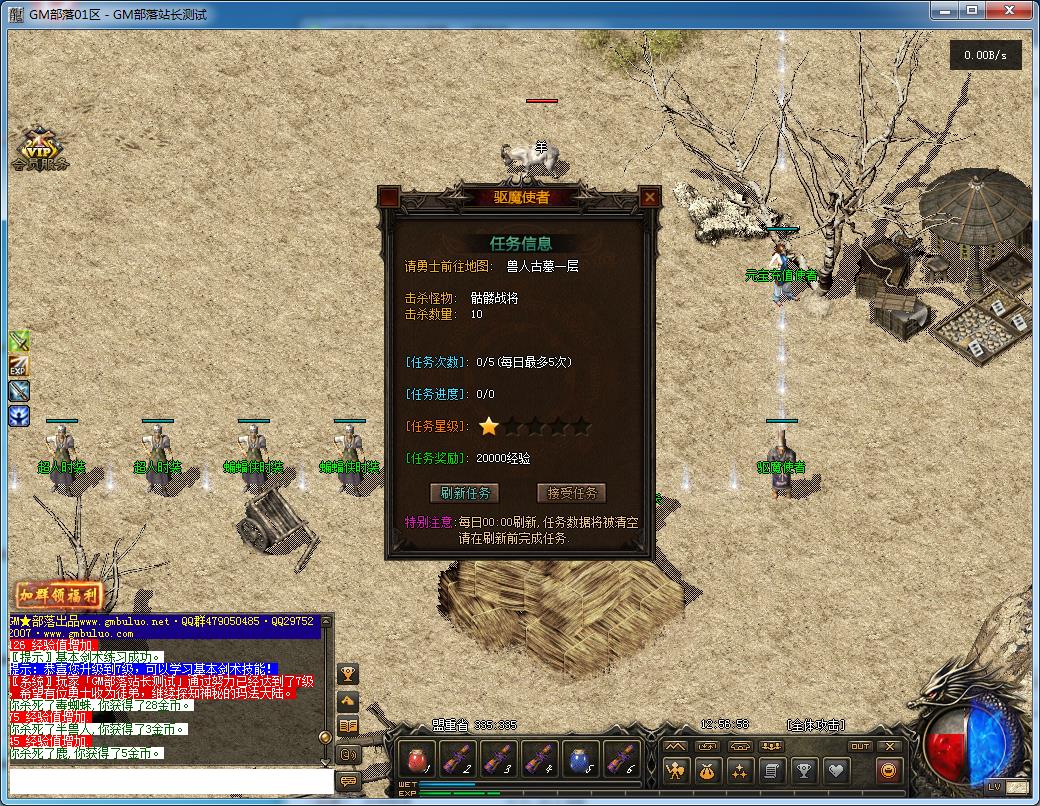Click the EXP buff icon

19,366
